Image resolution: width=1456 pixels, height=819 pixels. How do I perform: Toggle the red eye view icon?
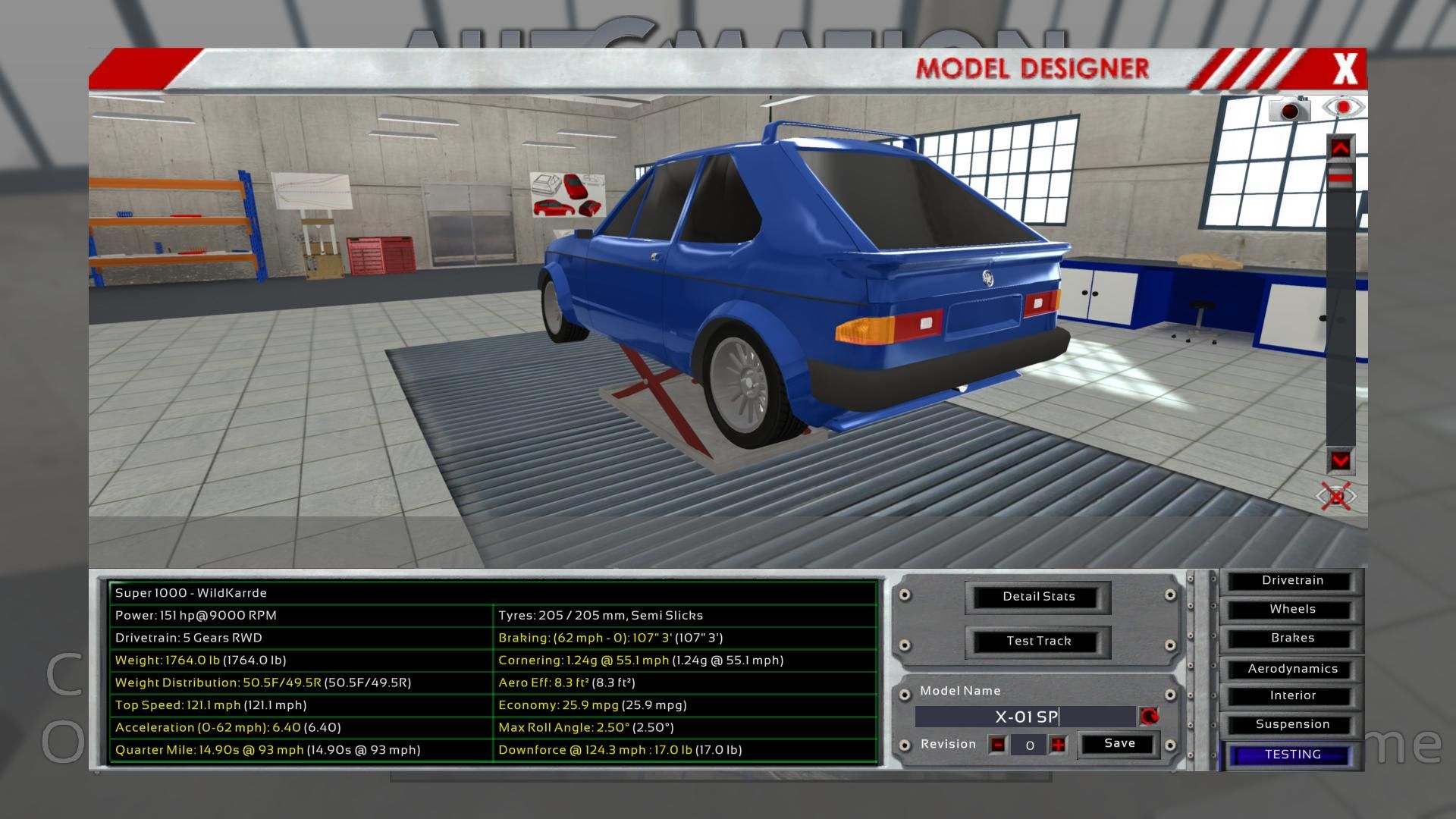pyautogui.click(x=1342, y=108)
